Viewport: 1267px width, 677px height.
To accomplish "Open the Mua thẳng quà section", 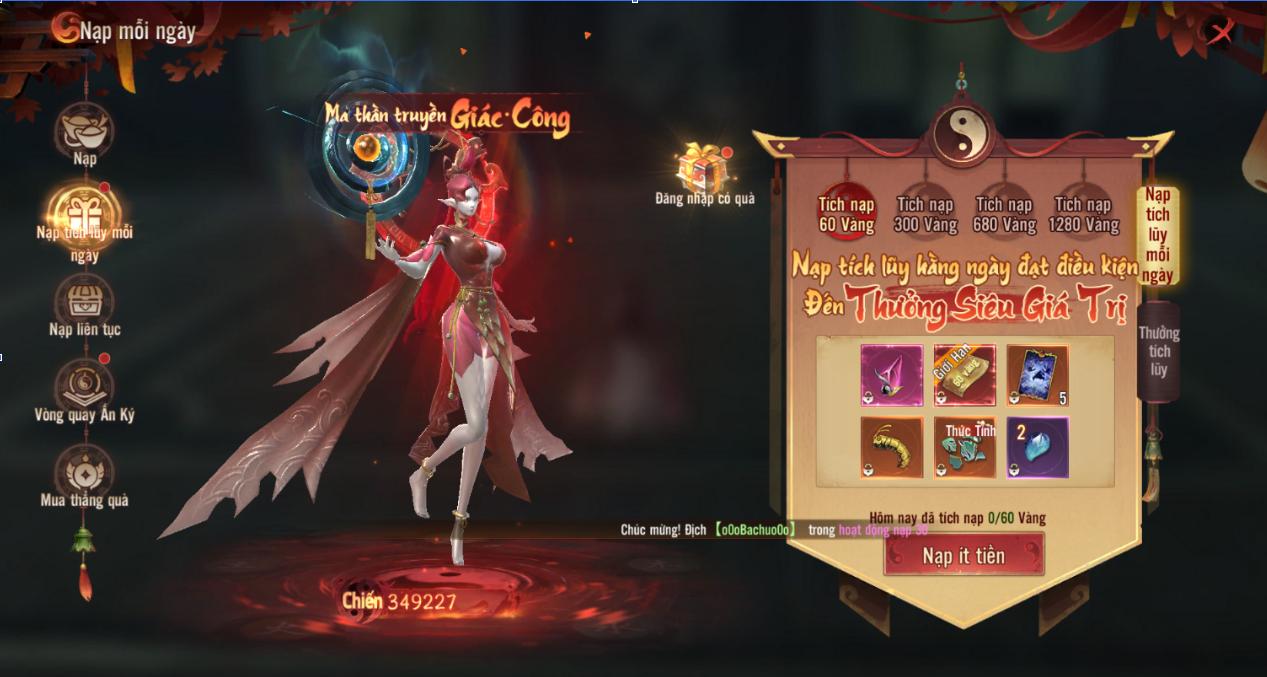I will 84,471.
